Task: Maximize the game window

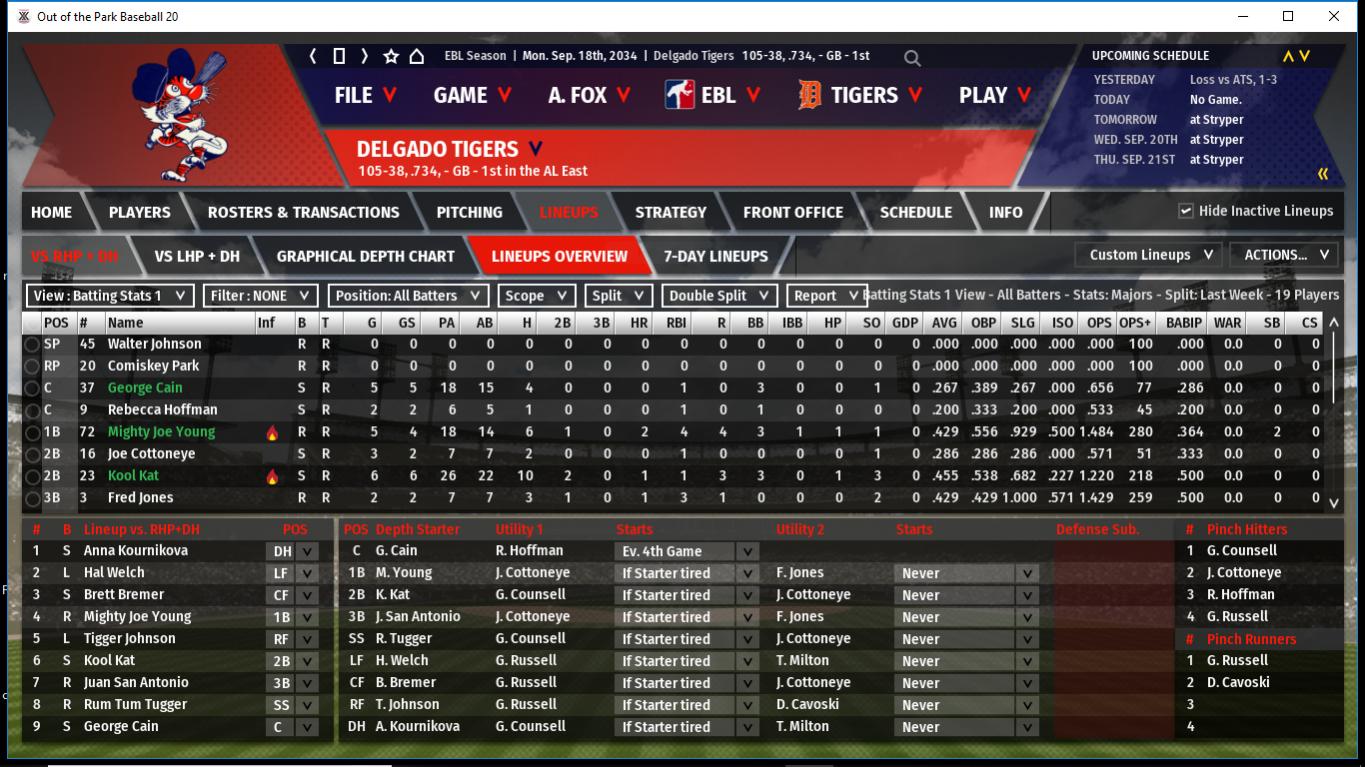Action: [x=1288, y=16]
